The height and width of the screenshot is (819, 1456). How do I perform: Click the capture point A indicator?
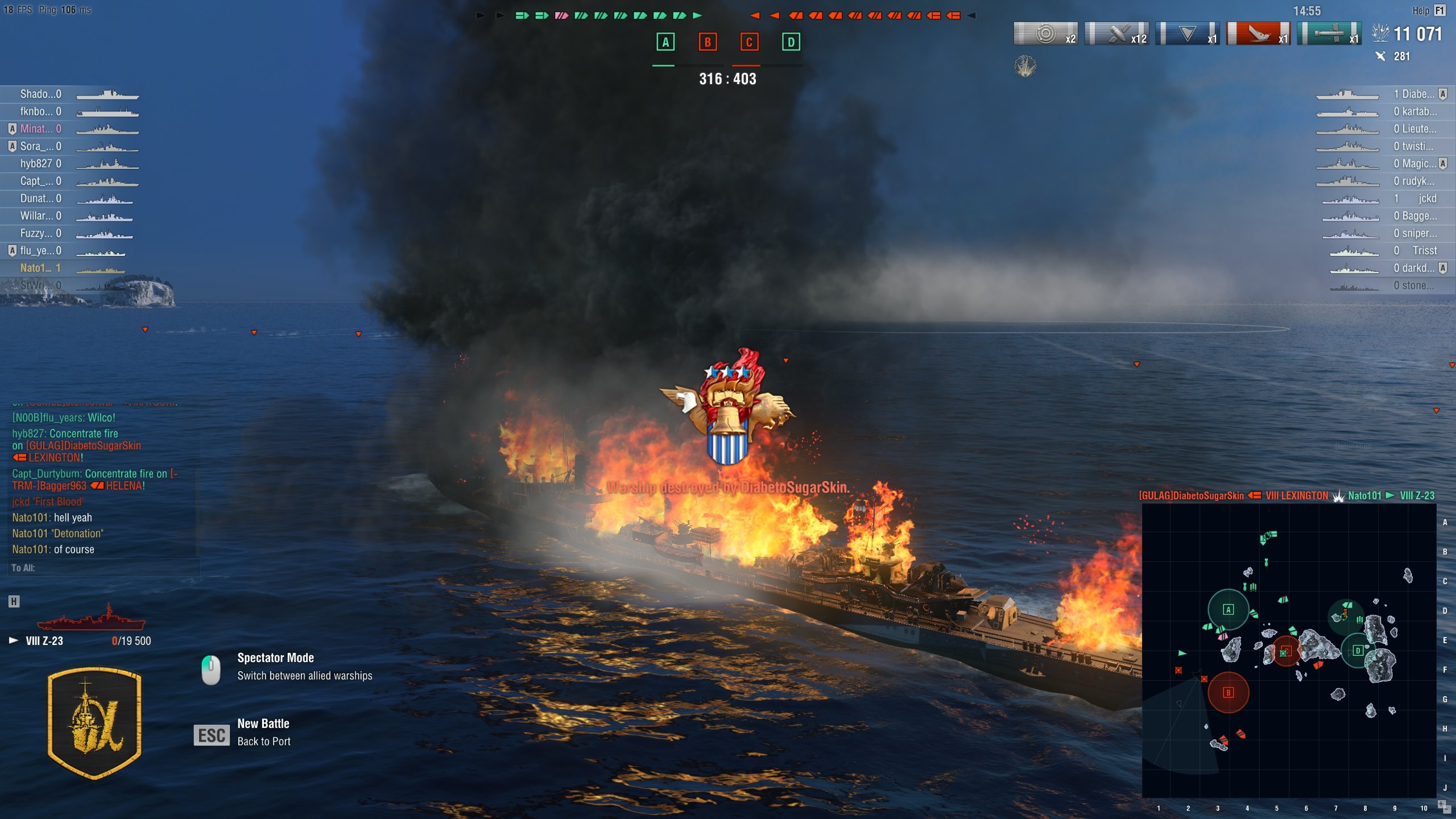coord(665,42)
